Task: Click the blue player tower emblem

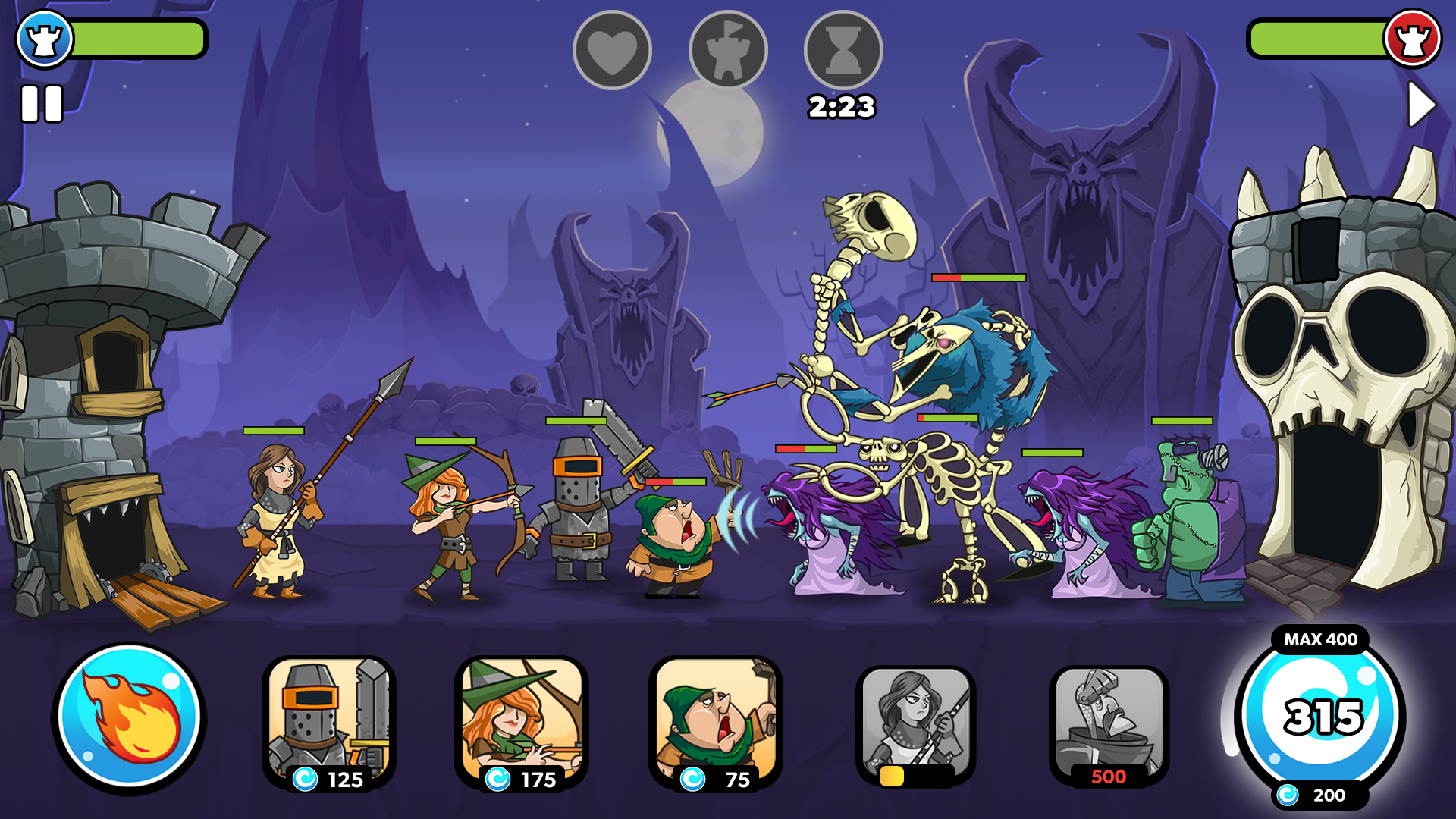Action: tap(45, 38)
